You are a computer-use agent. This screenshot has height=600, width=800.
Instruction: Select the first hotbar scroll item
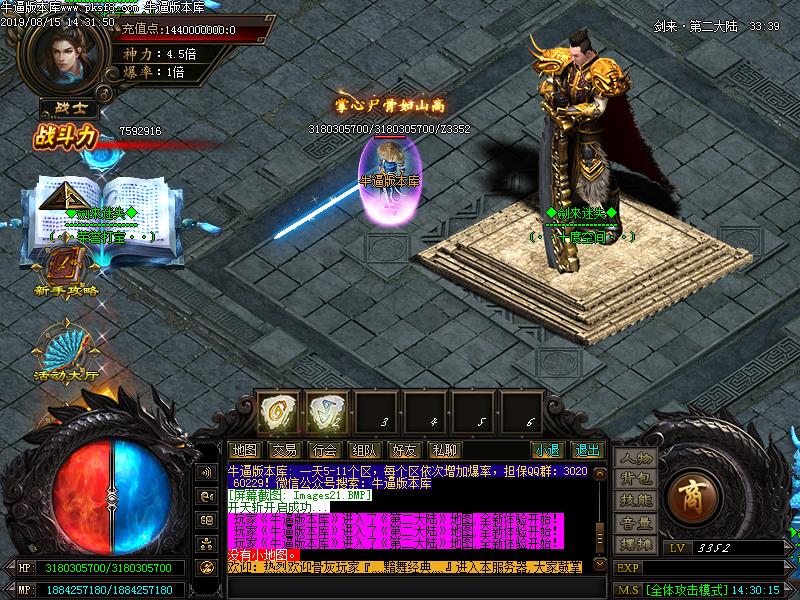275,411
